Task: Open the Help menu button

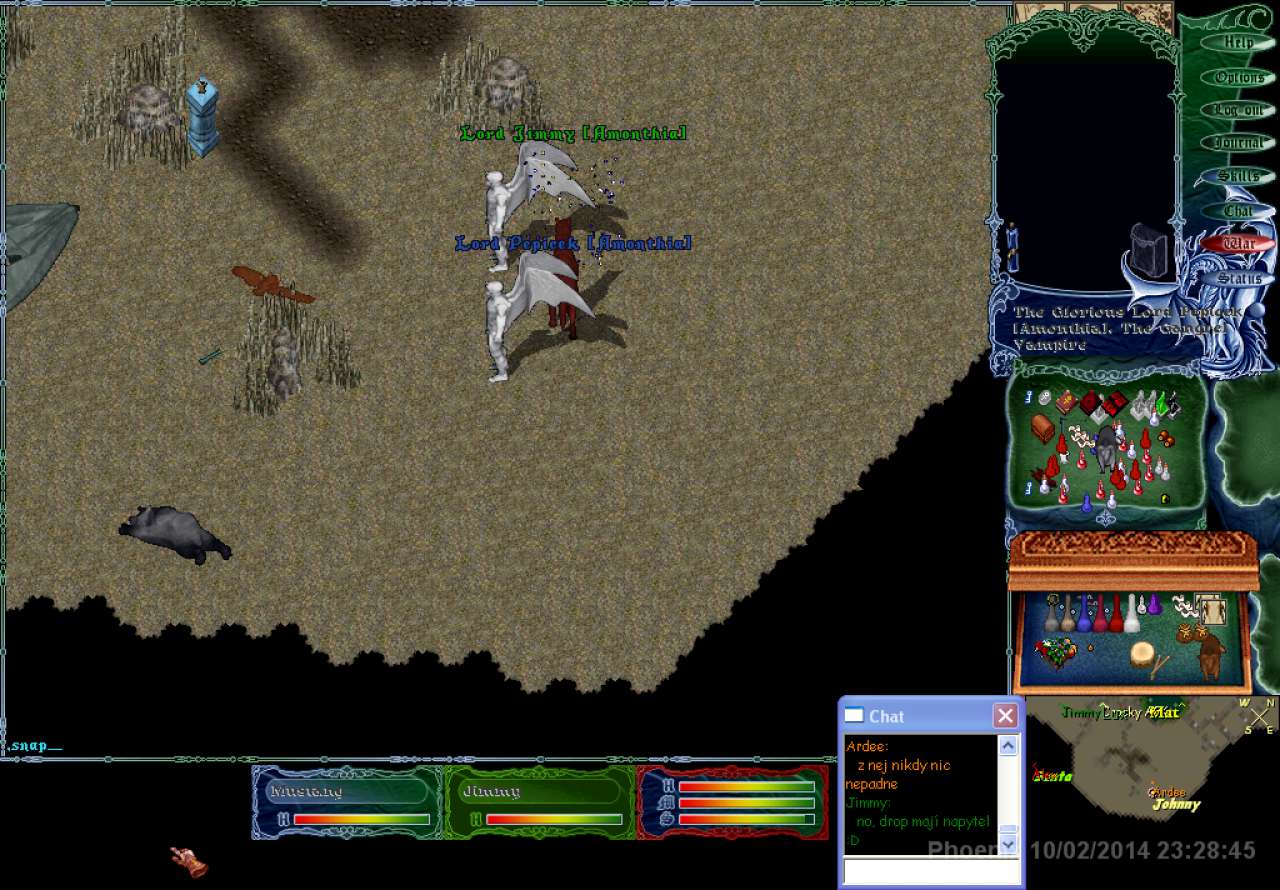Action: click(1238, 43)
